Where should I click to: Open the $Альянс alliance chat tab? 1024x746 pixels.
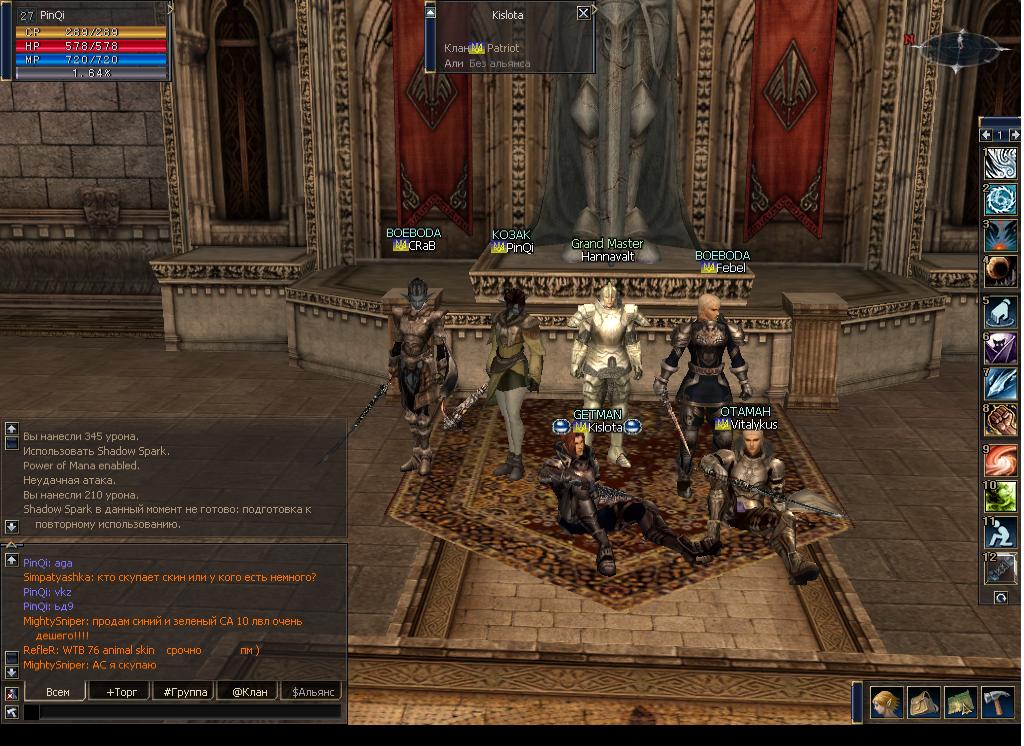[312, 691]
